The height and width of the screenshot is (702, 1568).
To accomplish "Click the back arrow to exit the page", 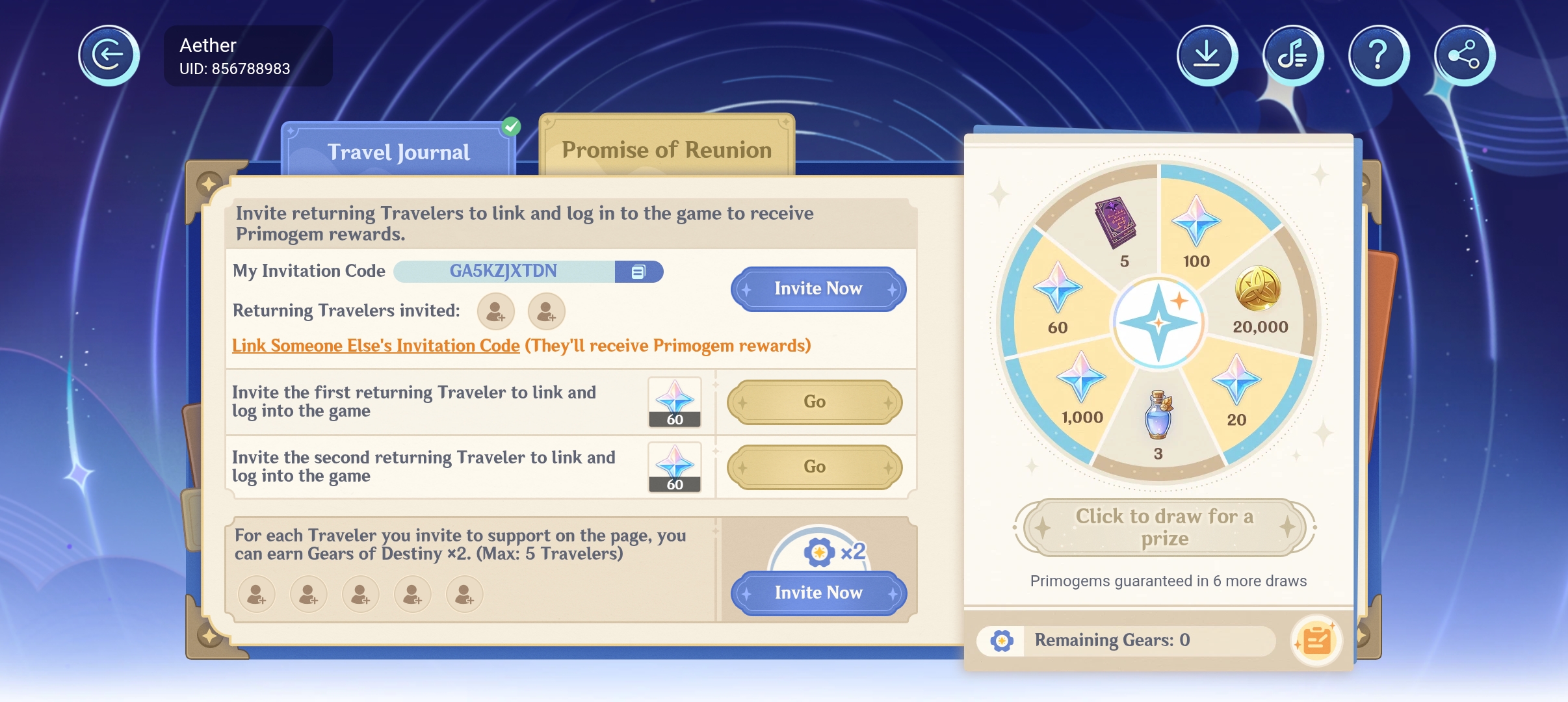I will pos(108,55).
